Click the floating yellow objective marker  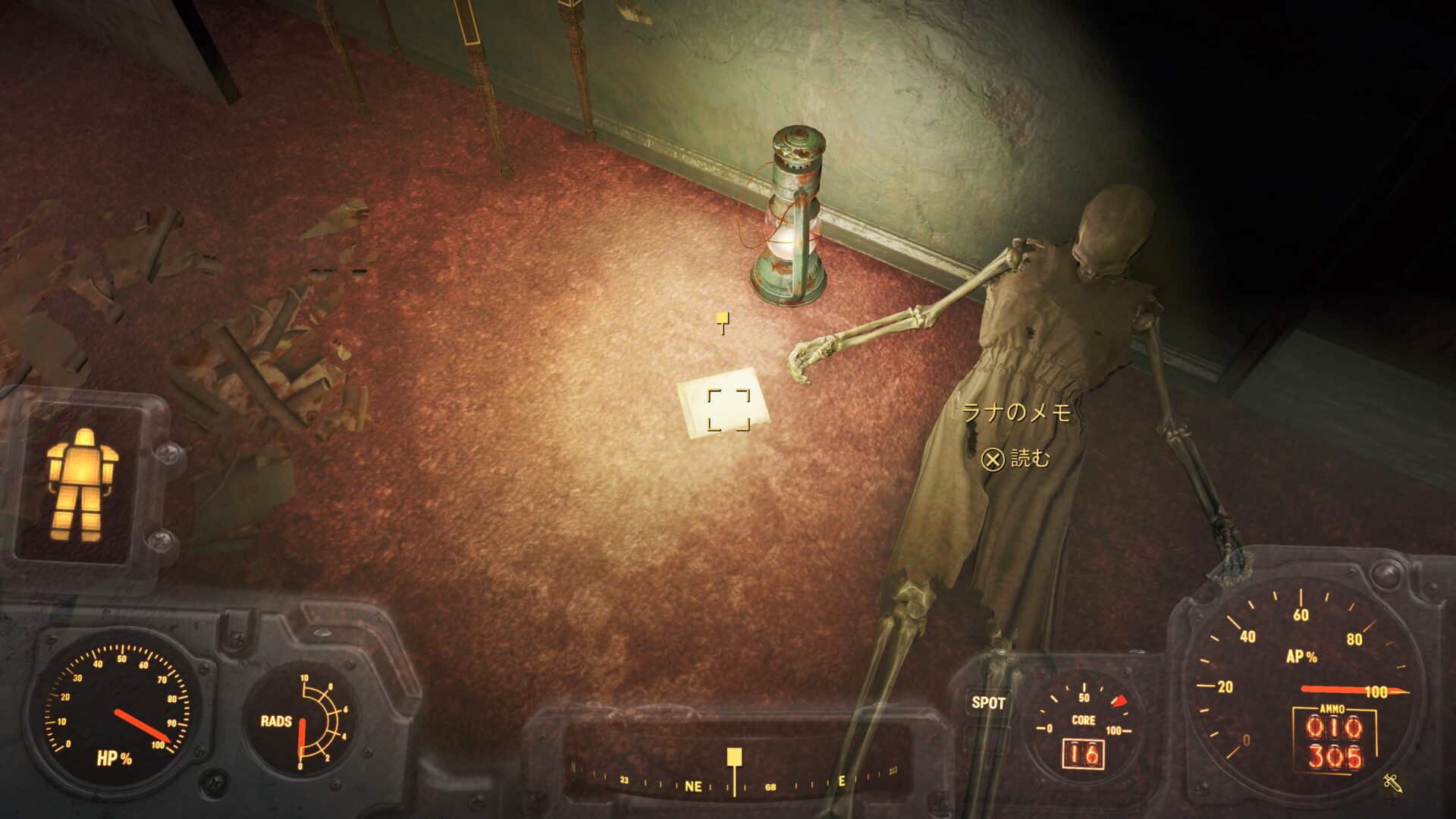click(723, 320)
